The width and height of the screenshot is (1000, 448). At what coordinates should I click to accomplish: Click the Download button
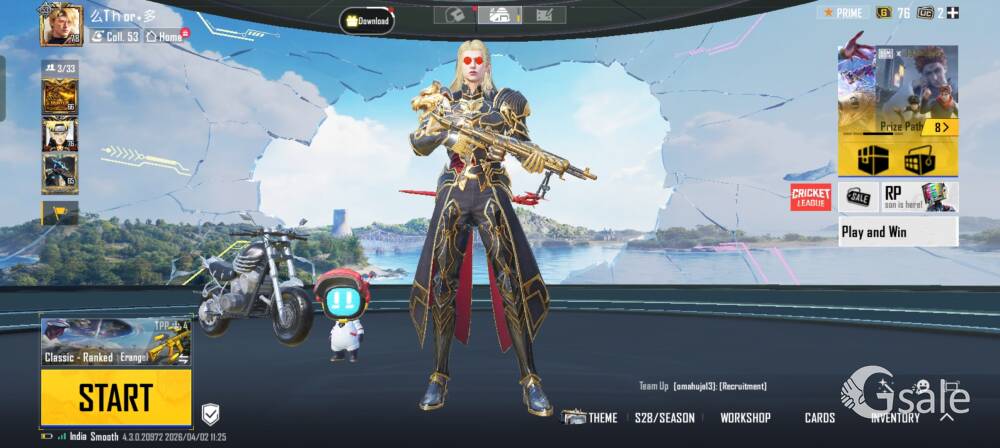pyautogui.click(x=367, y=19)
